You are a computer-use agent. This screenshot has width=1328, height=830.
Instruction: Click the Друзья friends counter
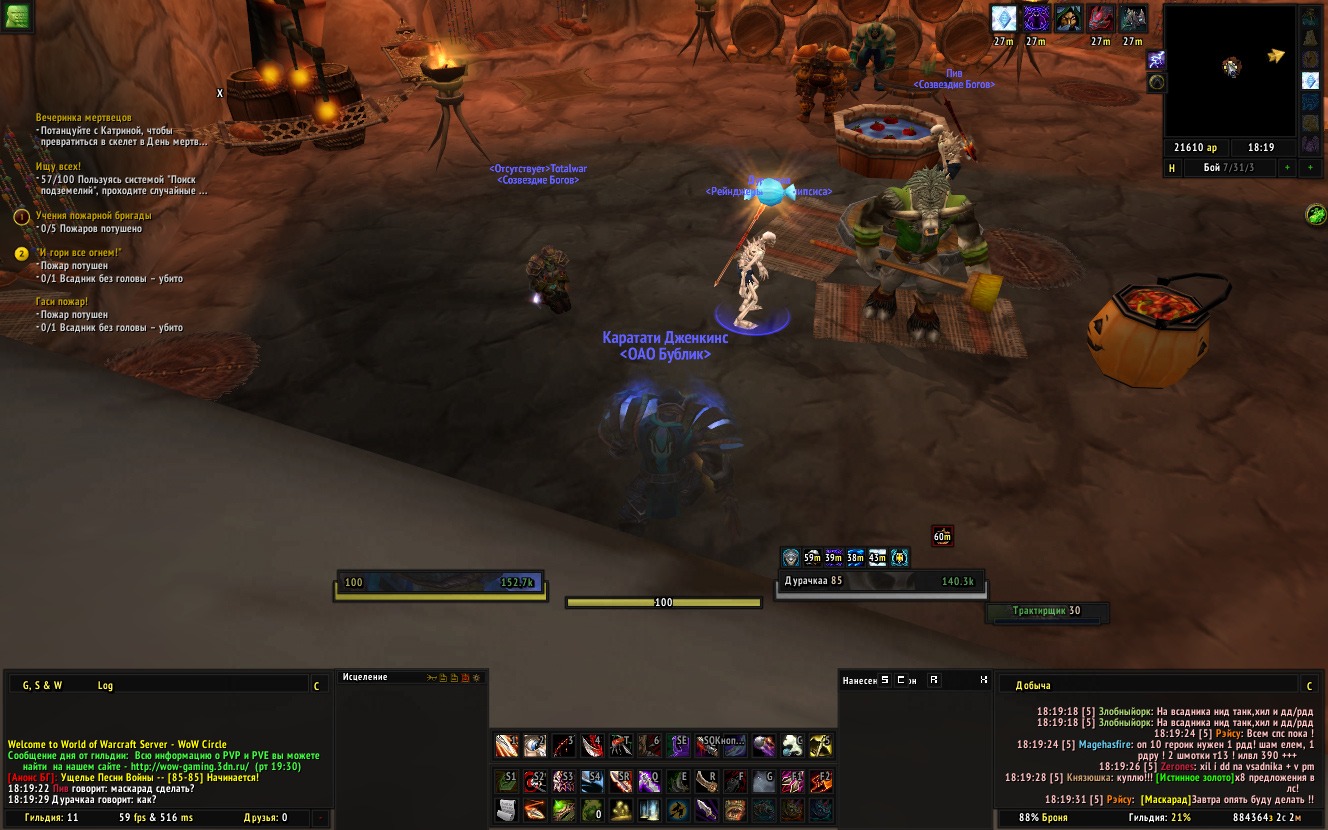click(x=266, y=818)
